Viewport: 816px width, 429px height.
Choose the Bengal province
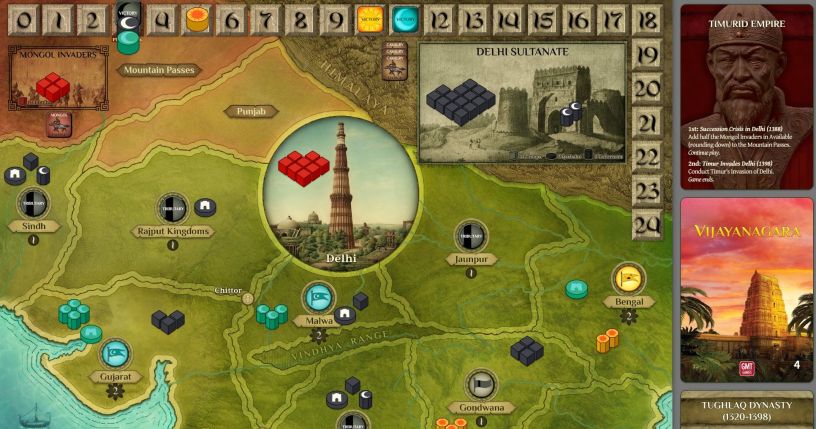coord(628,300)
